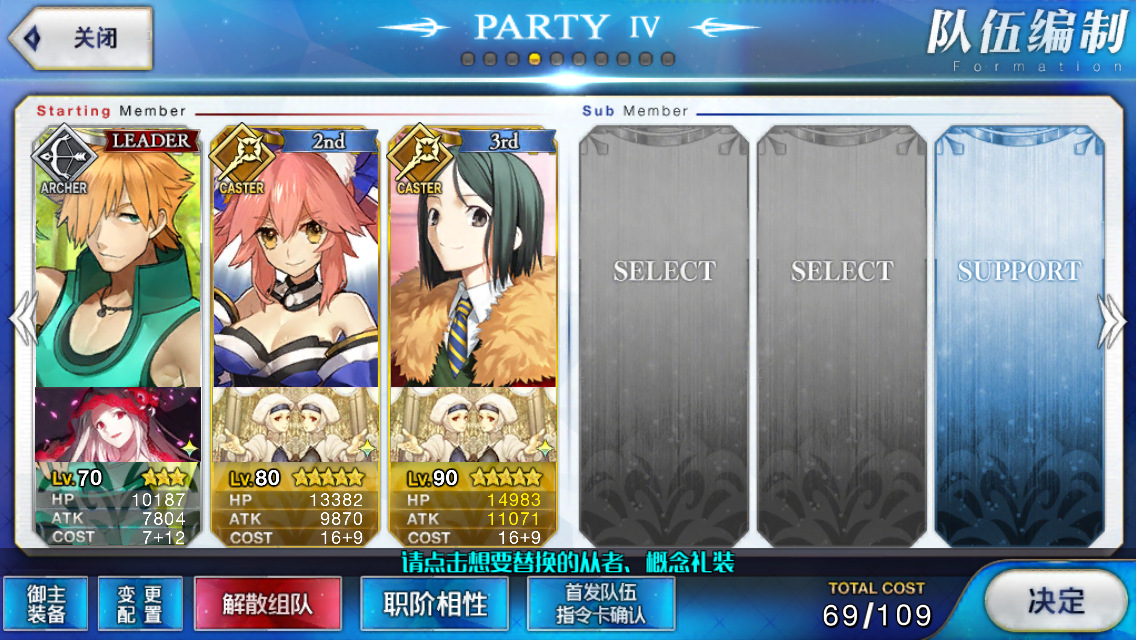The width and height of the screenshot is (1136, 640).
Task: Open 御主装备 master equipment
Action: point(45,604)
